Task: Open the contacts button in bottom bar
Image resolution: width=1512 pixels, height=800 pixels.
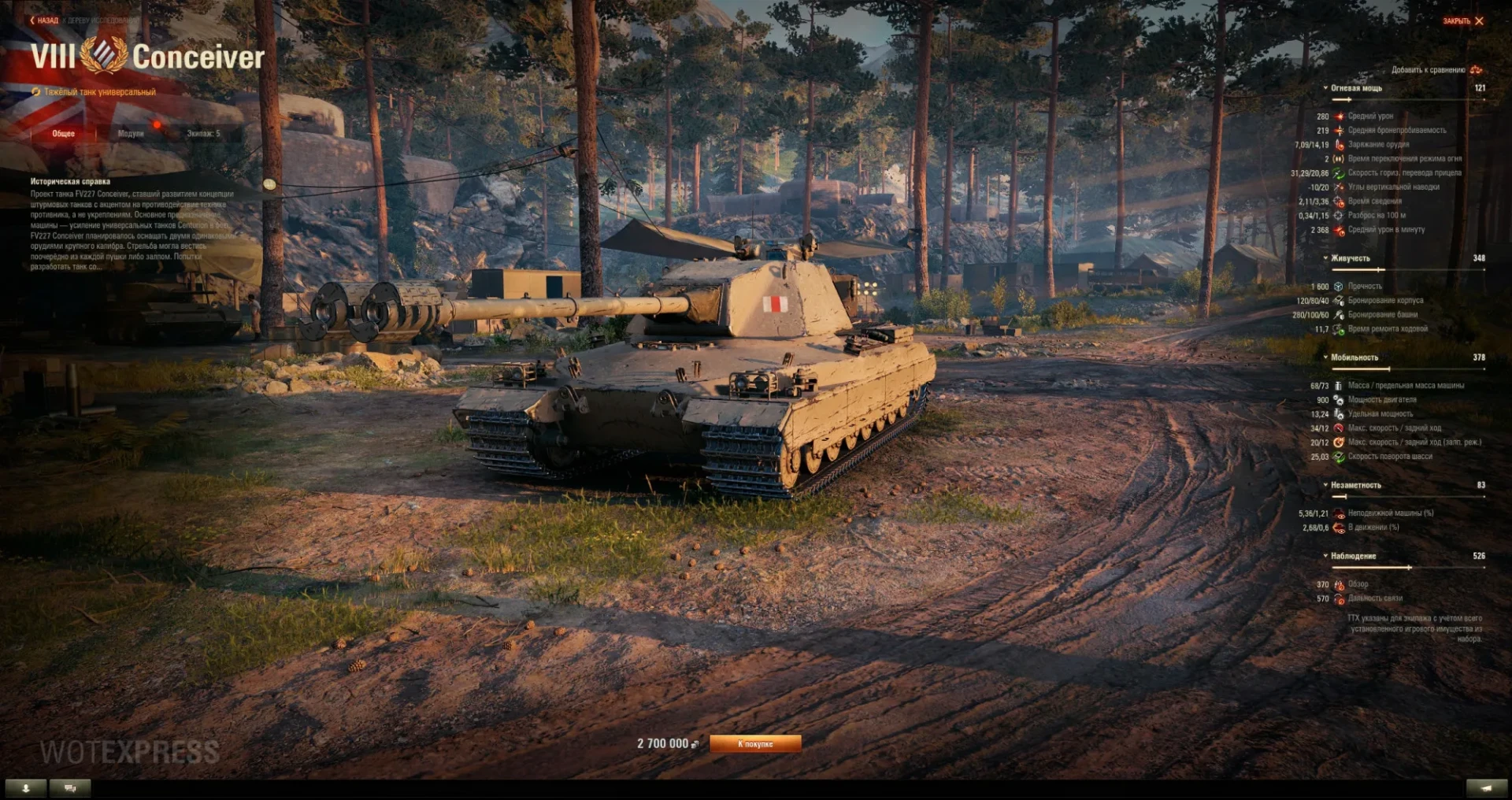Action: (26, 787)
